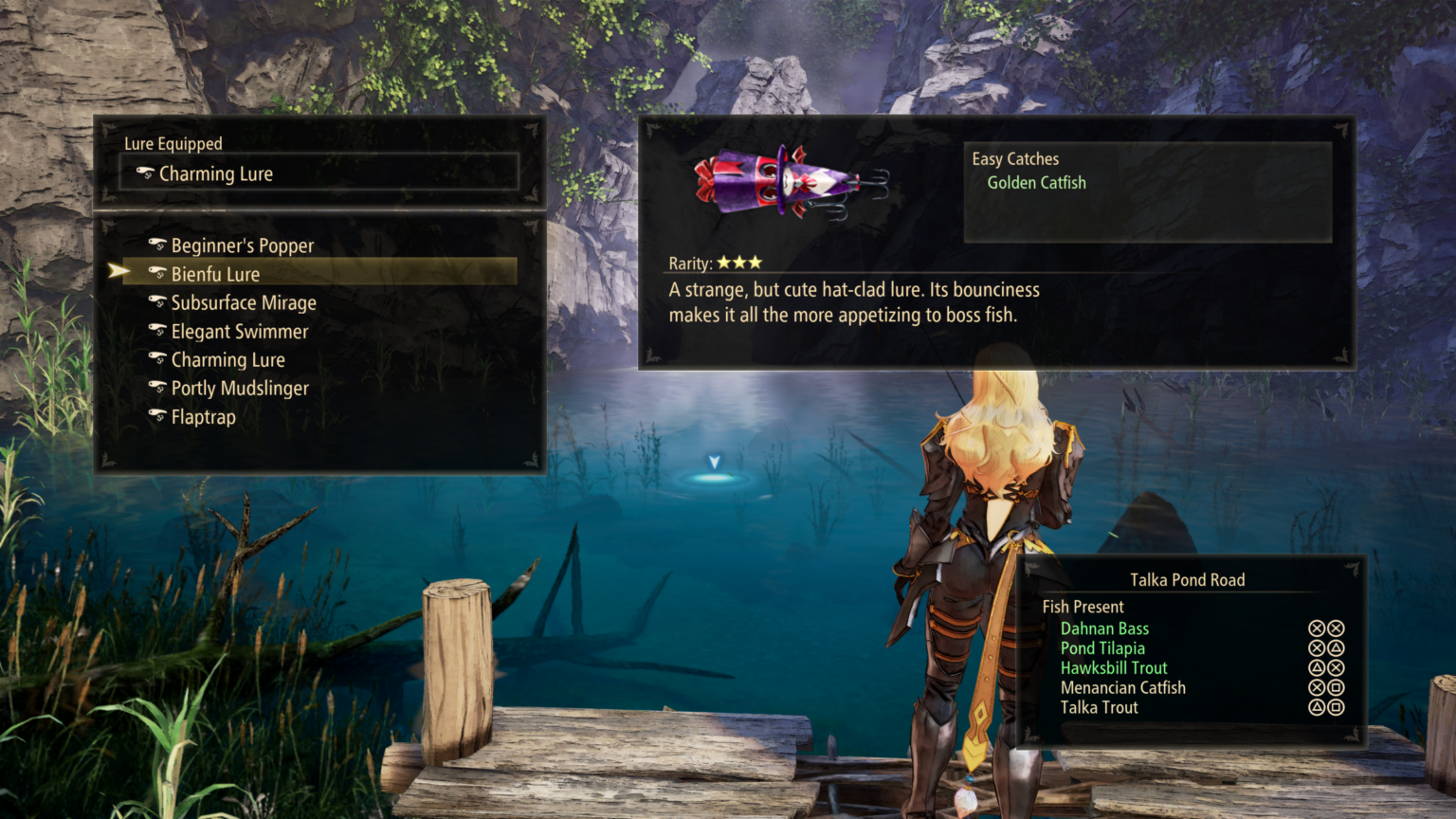This screenshot has height=819, width=1456.
Task: Click the lure icon beside Subsurface Mirage
Action: [x=157, y=302]
